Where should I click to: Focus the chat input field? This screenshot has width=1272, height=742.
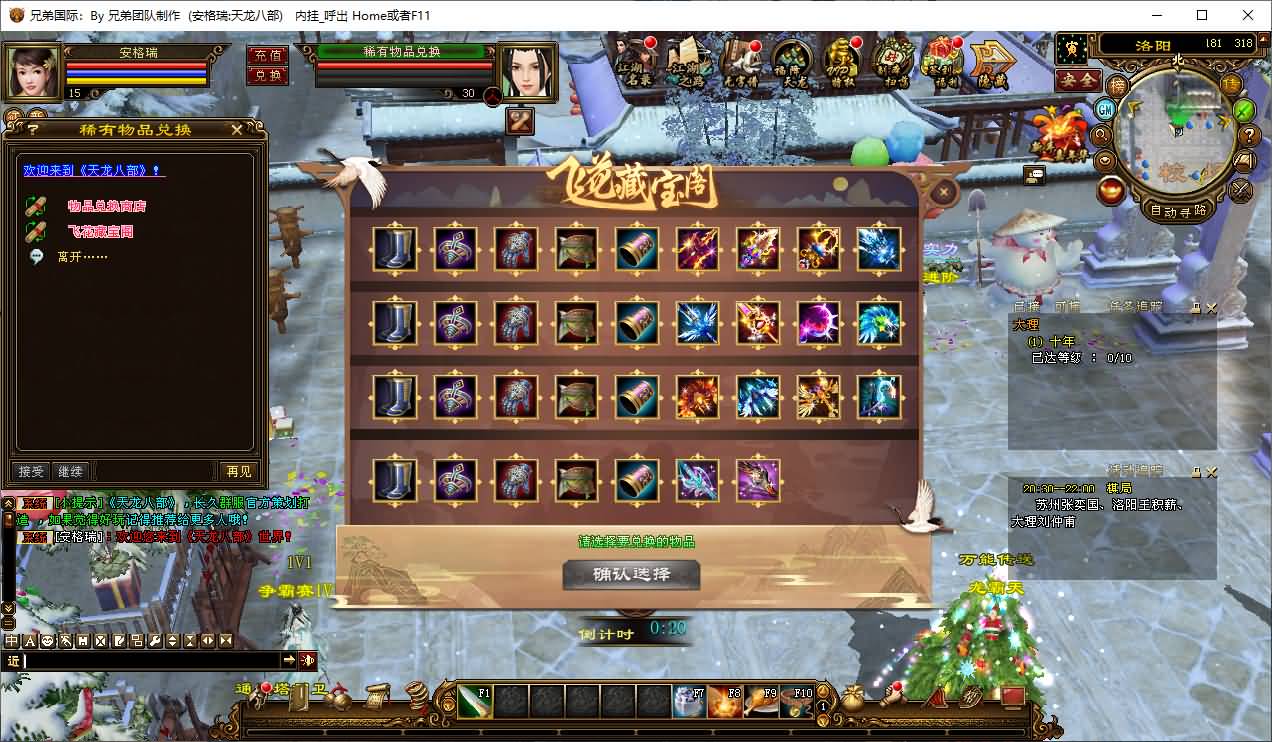150,660
